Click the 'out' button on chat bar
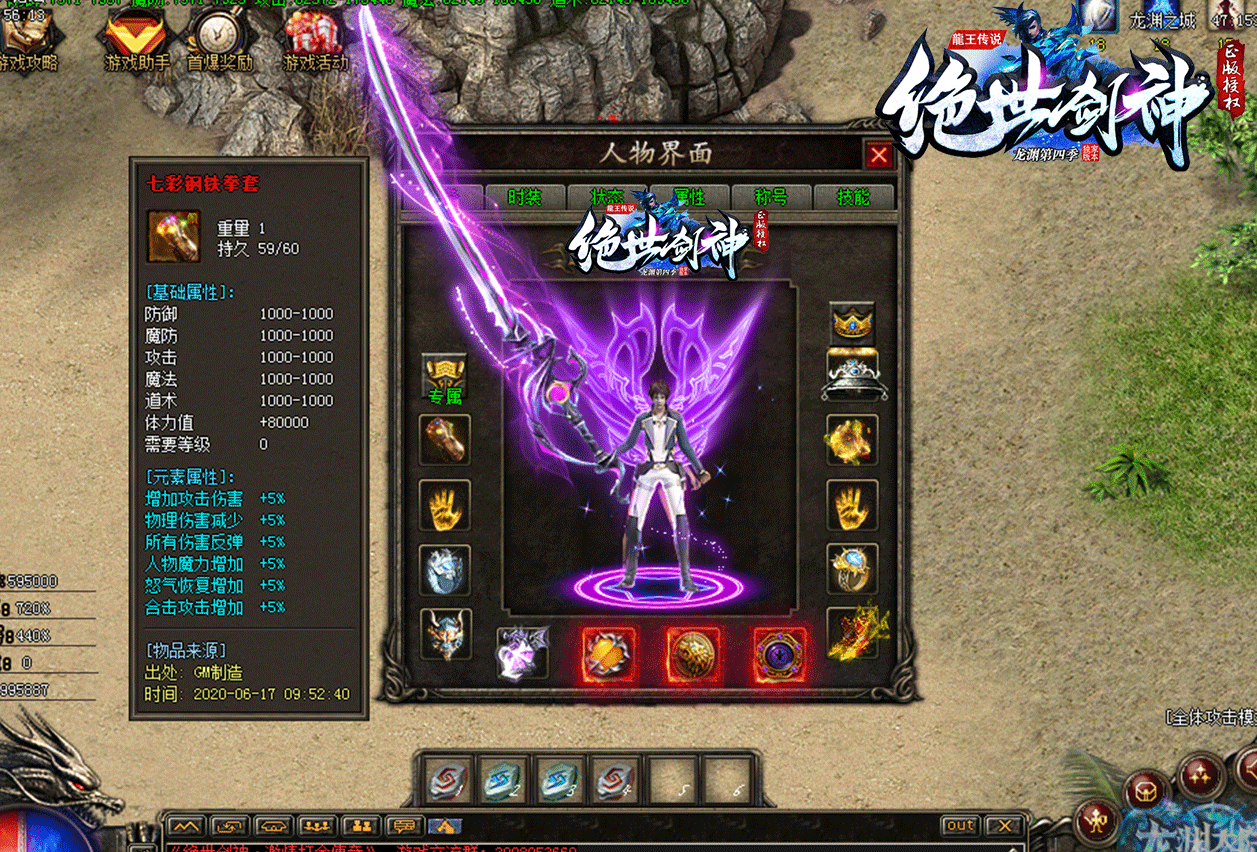 click(960, 826)
